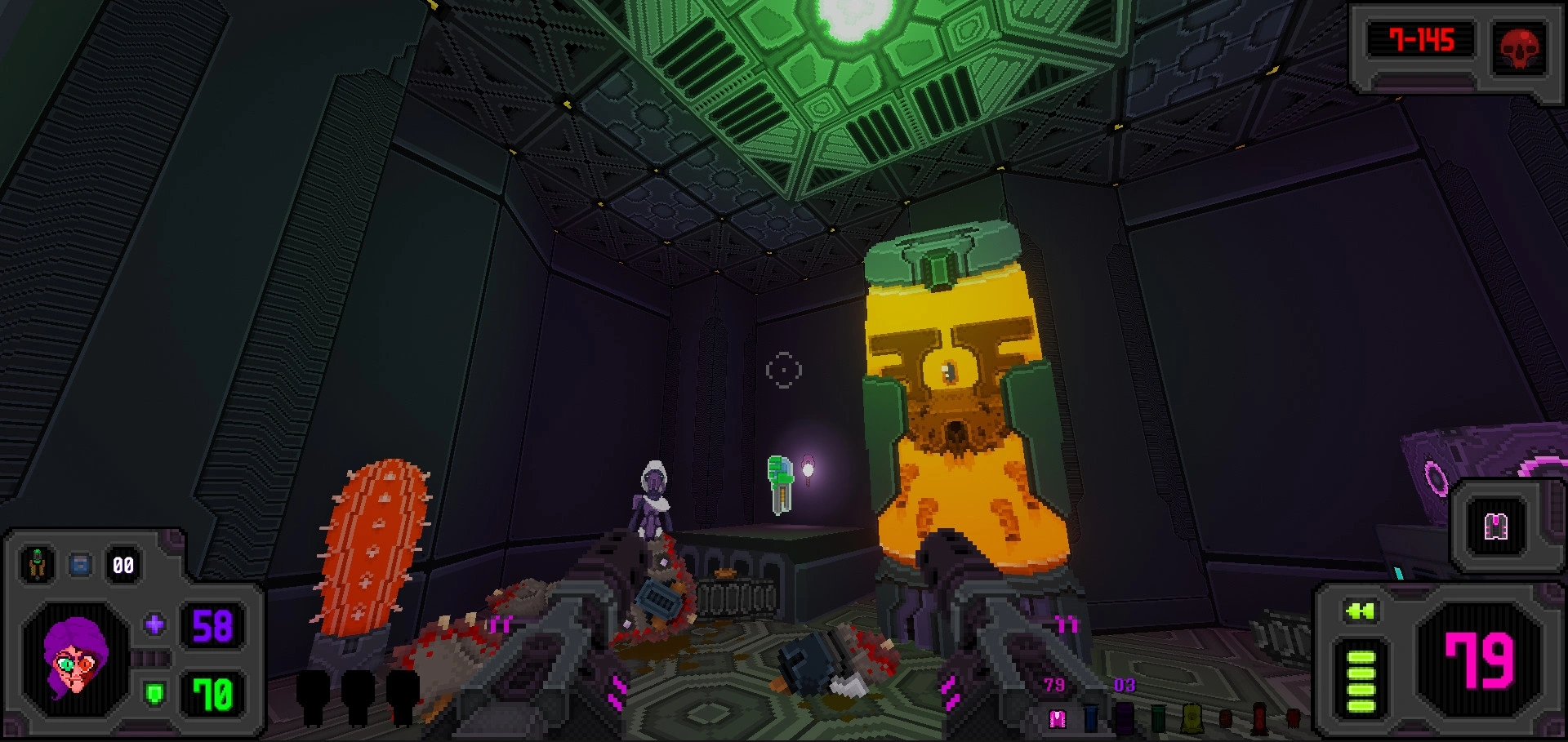Click the purple health cross icon
The width and height of the screenshot is (1568, 742).
click(x=154, y=625)
